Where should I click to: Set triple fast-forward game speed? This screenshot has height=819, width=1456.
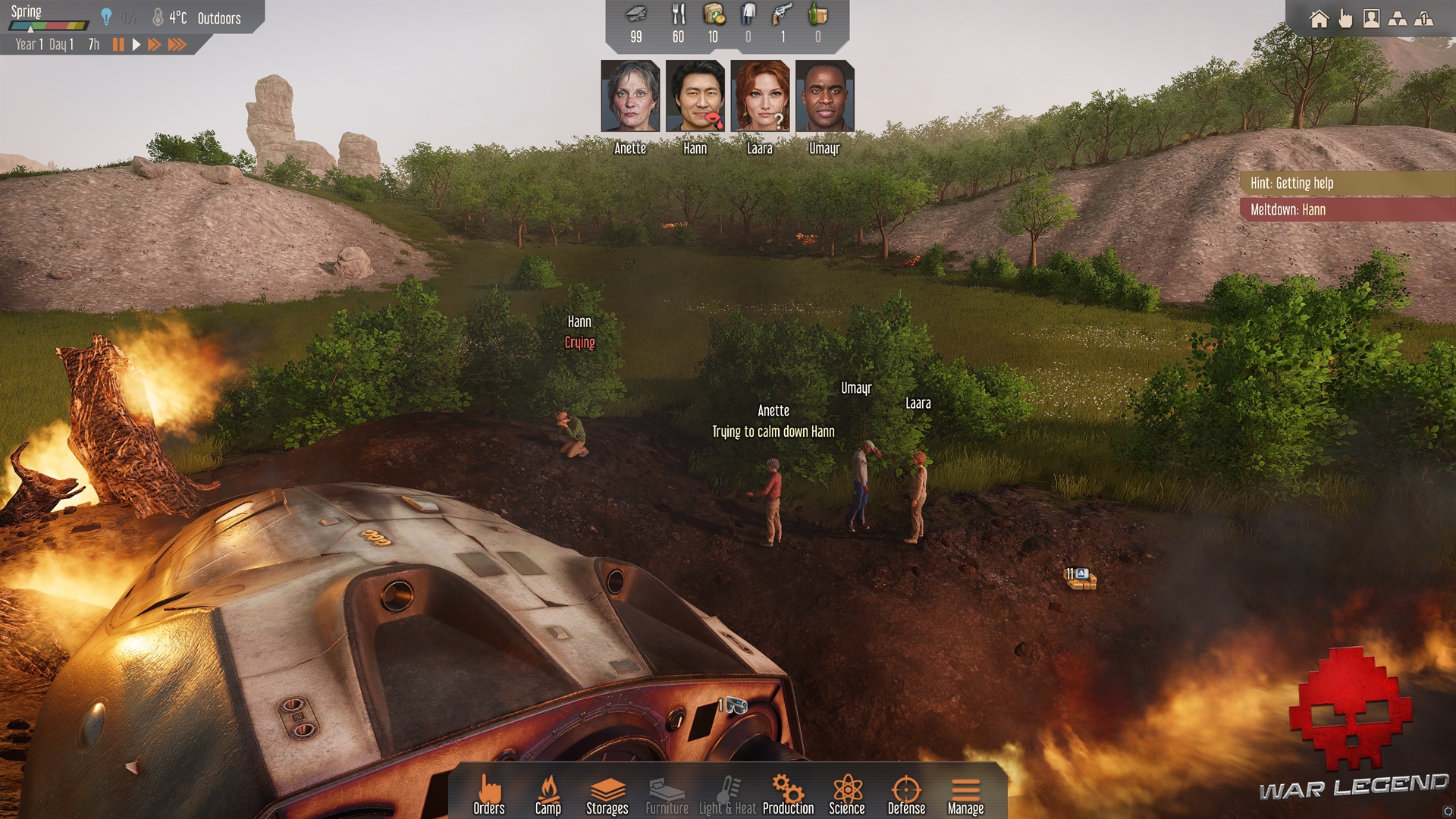177,45
